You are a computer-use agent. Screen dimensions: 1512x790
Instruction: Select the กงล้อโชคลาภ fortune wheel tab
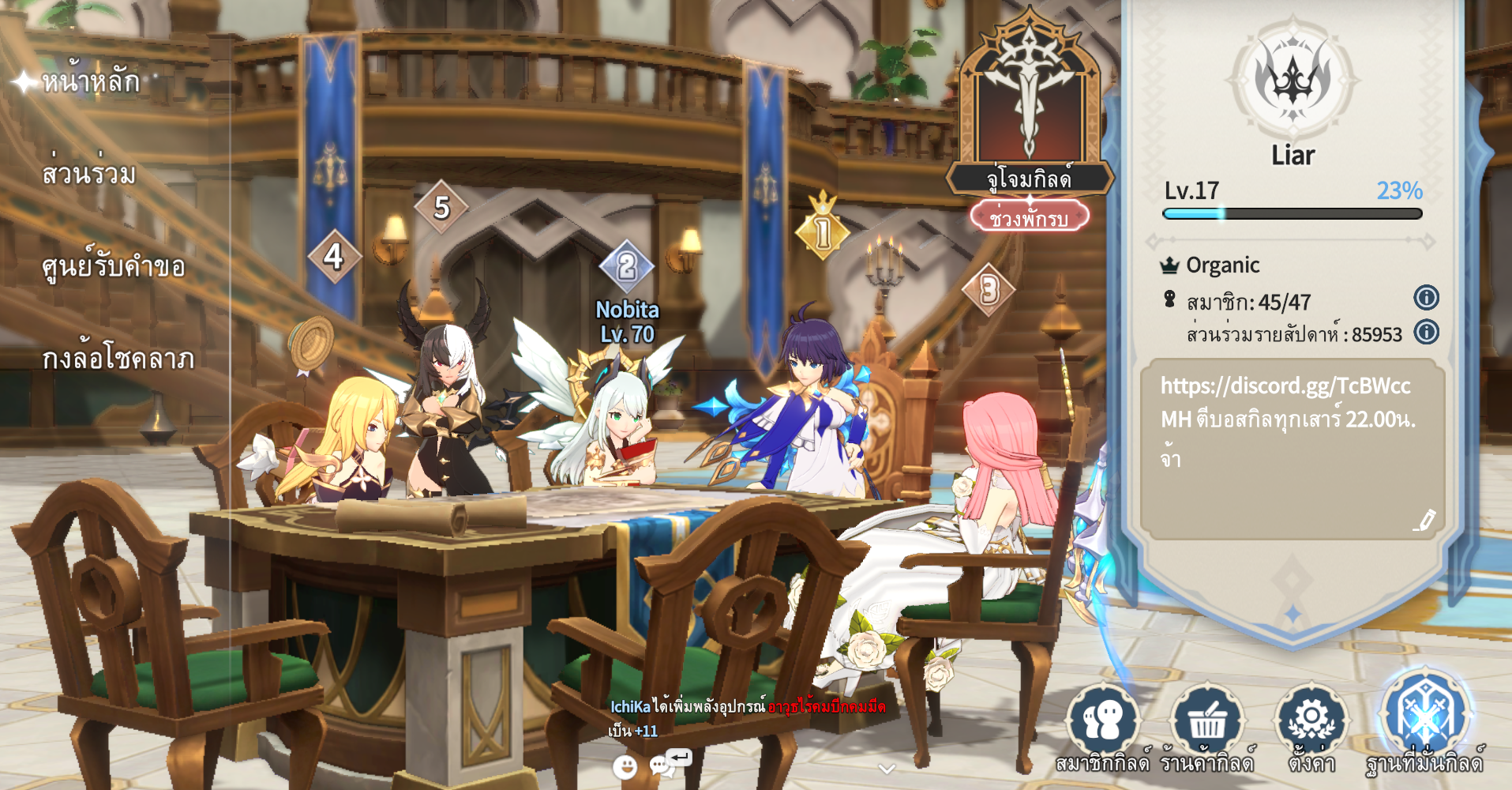pyautogui.click(x=118, y=359)
